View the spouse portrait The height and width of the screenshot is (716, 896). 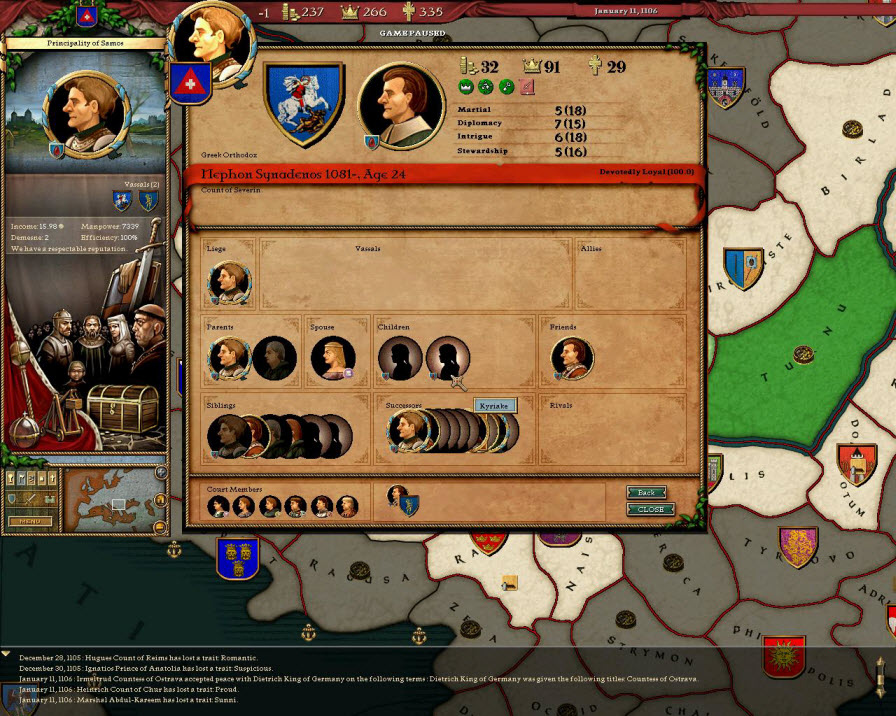332,359
